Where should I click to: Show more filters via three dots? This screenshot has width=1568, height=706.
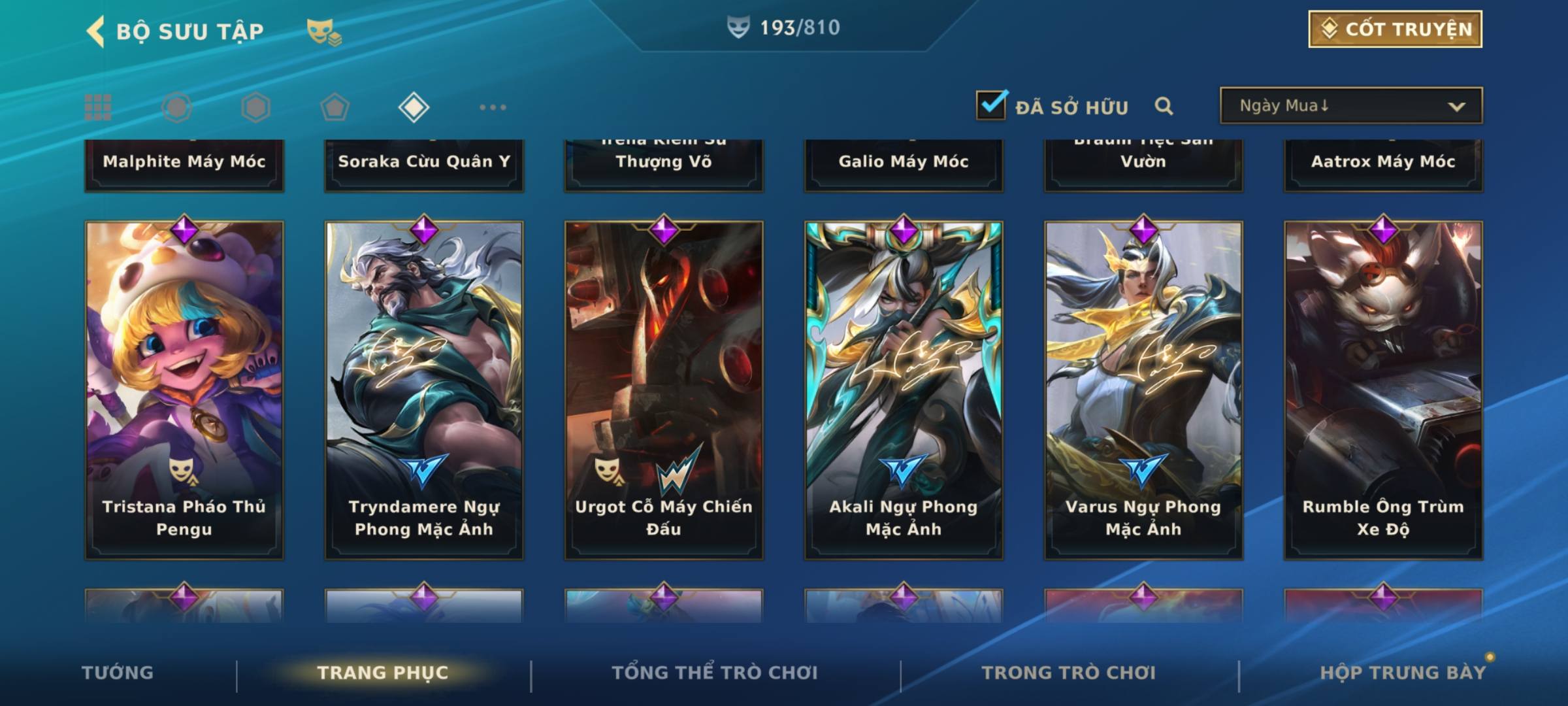(493, 107)
